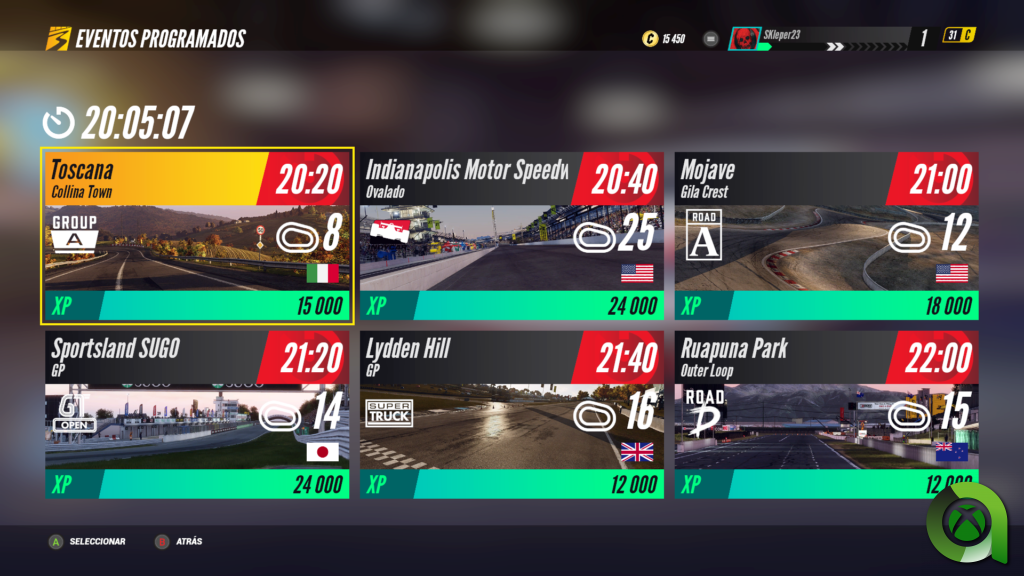
Task: Select the Lydden Hill GP event
Action: point(511,416)
